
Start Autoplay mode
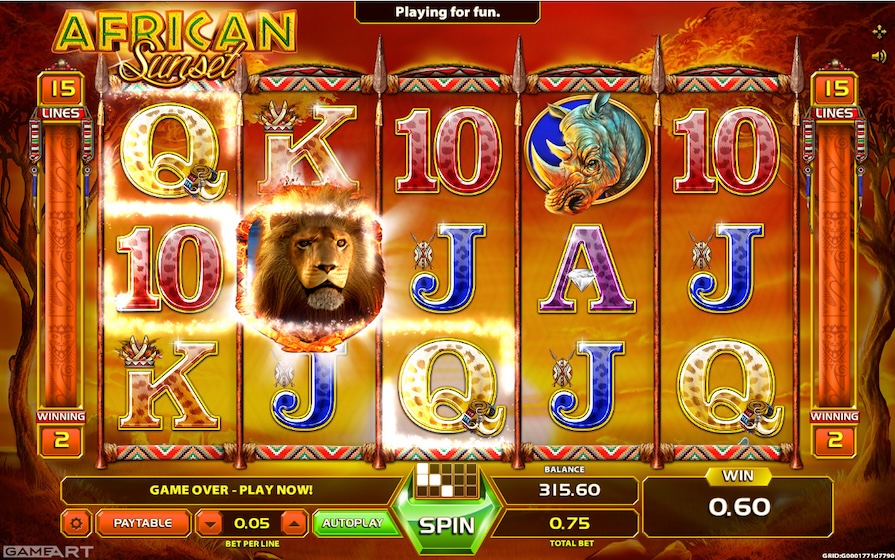[350, 522]
